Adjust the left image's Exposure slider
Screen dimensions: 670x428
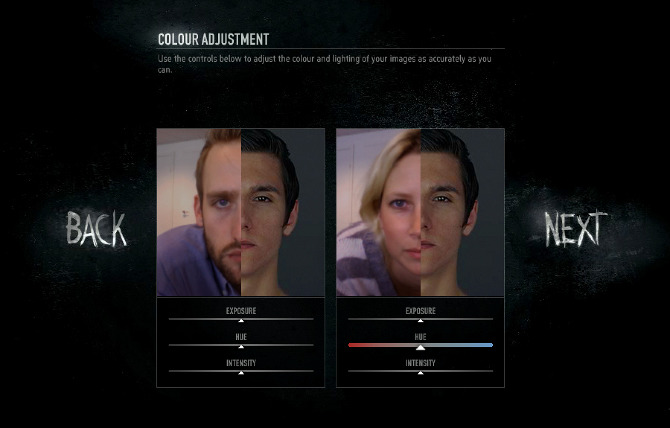tap(240, 319)
